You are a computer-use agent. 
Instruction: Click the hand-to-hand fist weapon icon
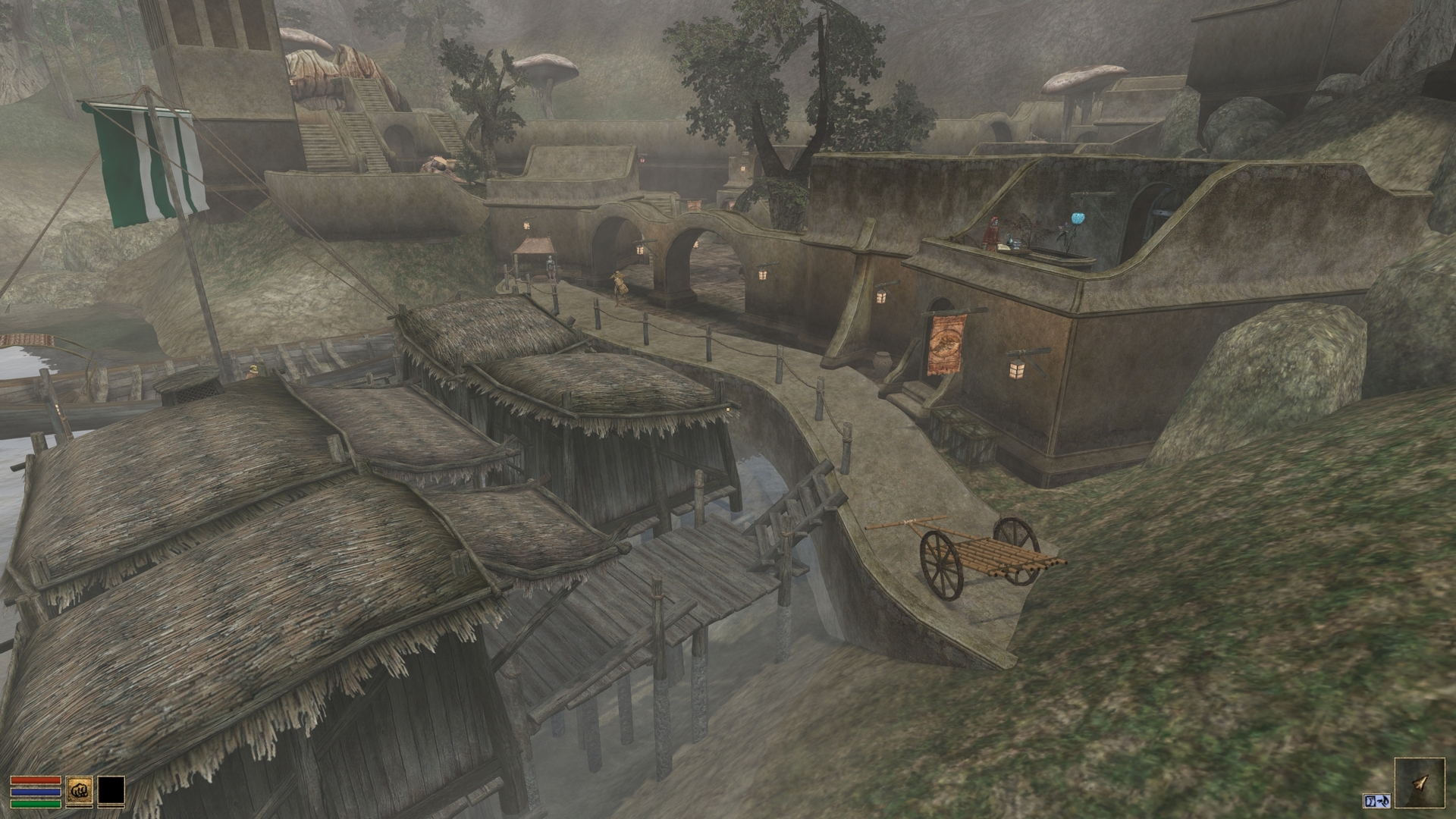click(77, 791)
